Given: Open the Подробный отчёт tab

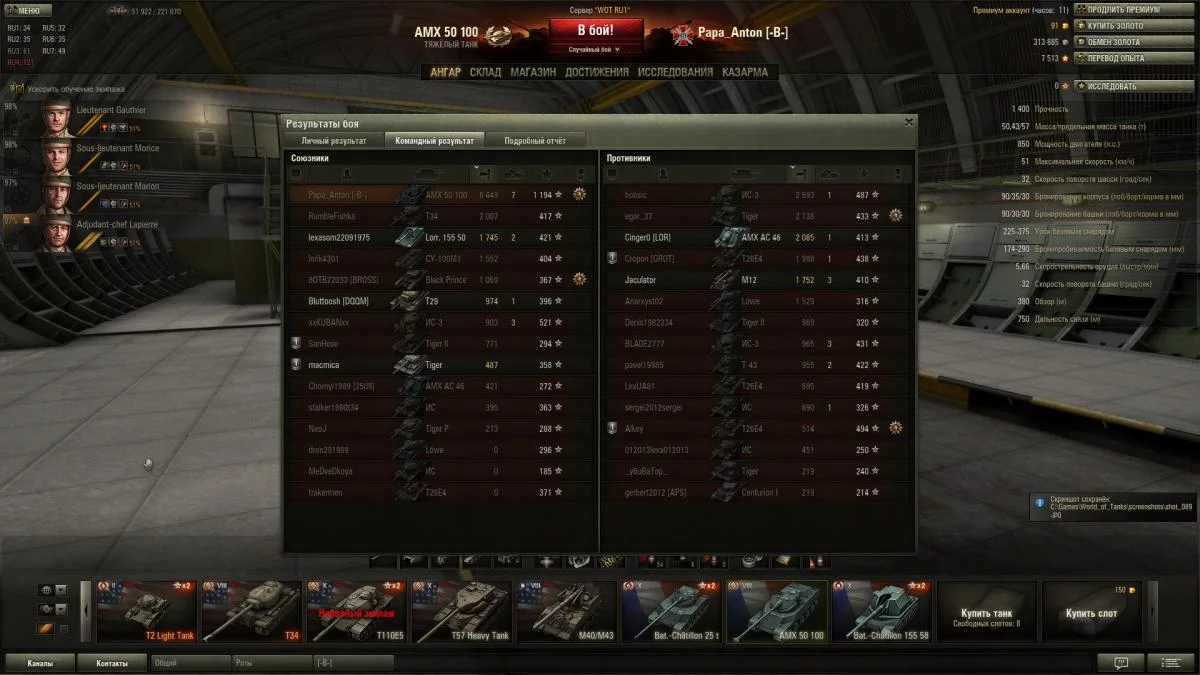Looking at the screenshot, I should click(534, 141).
